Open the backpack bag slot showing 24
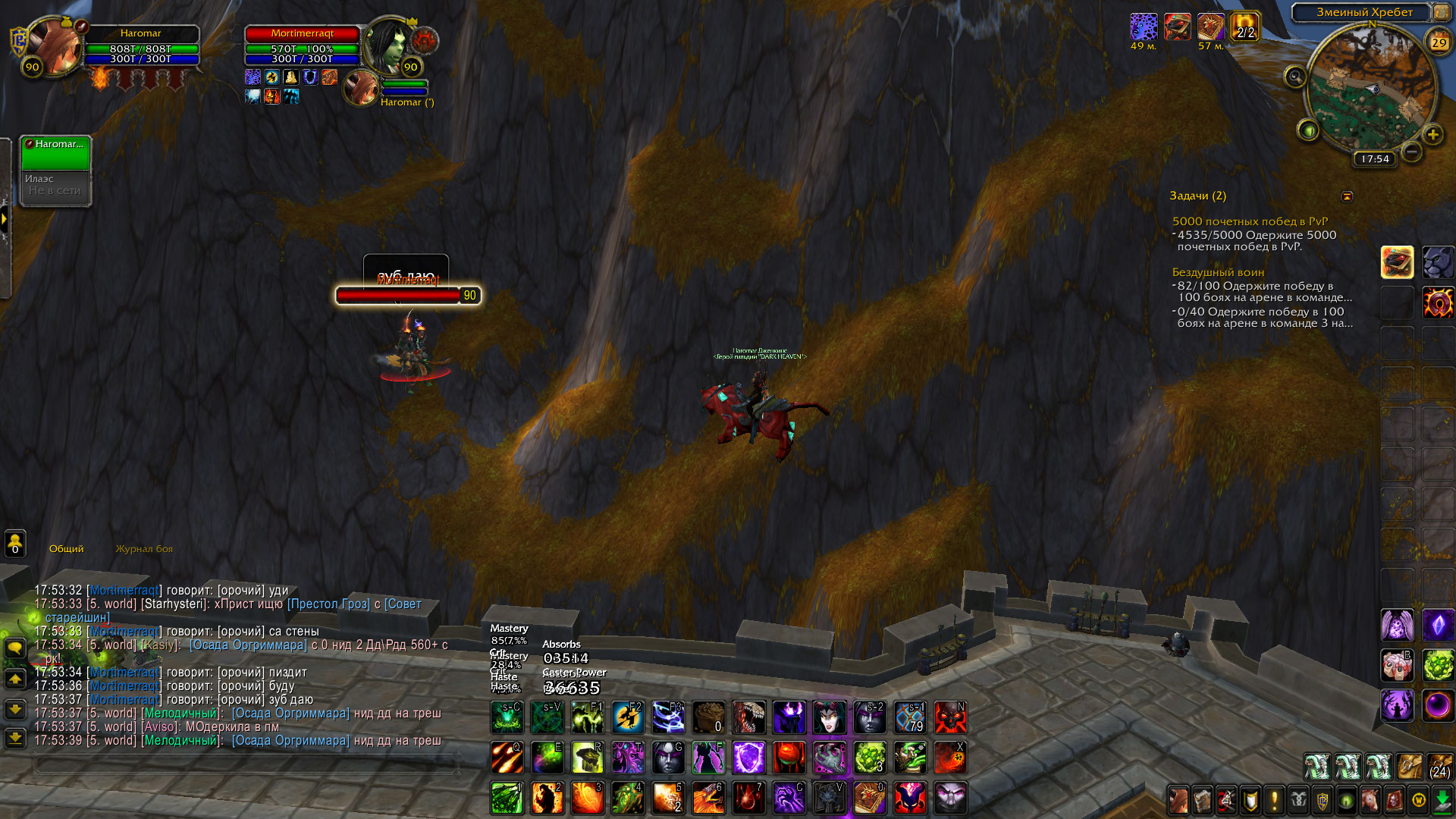The image size is (1456, 819). (x=1439, y=767)
